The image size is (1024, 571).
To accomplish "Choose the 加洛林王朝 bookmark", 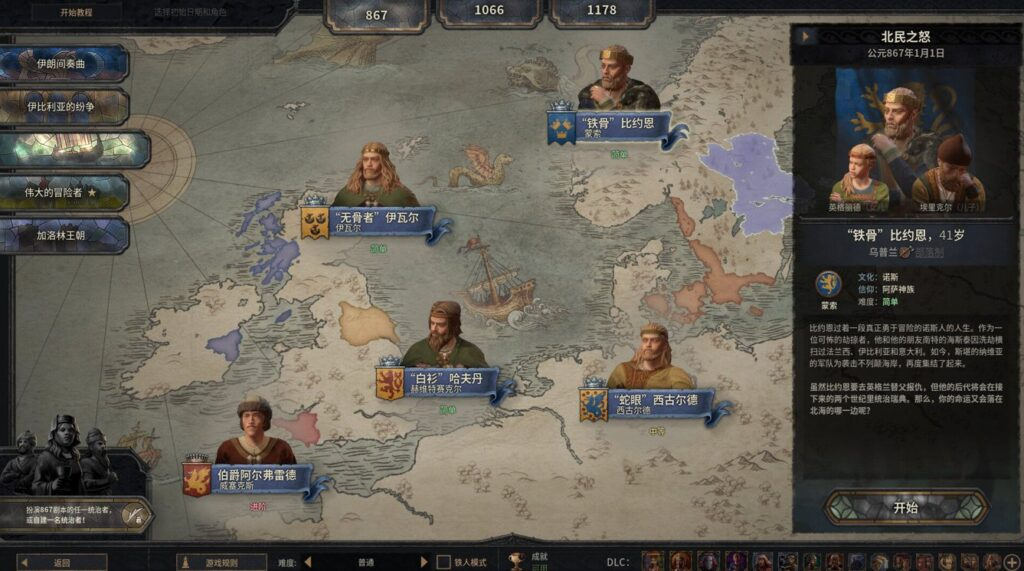I will coord(64,235).
